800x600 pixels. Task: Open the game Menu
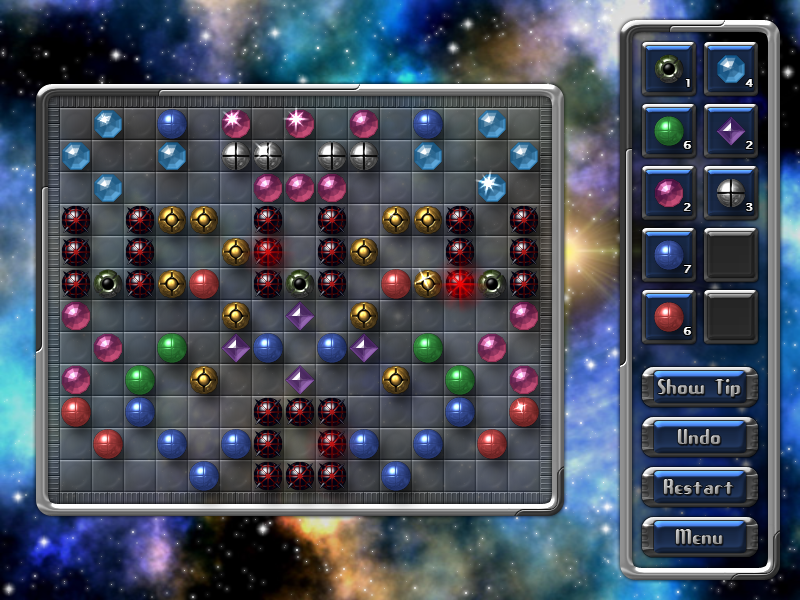(x=699, y=537)
